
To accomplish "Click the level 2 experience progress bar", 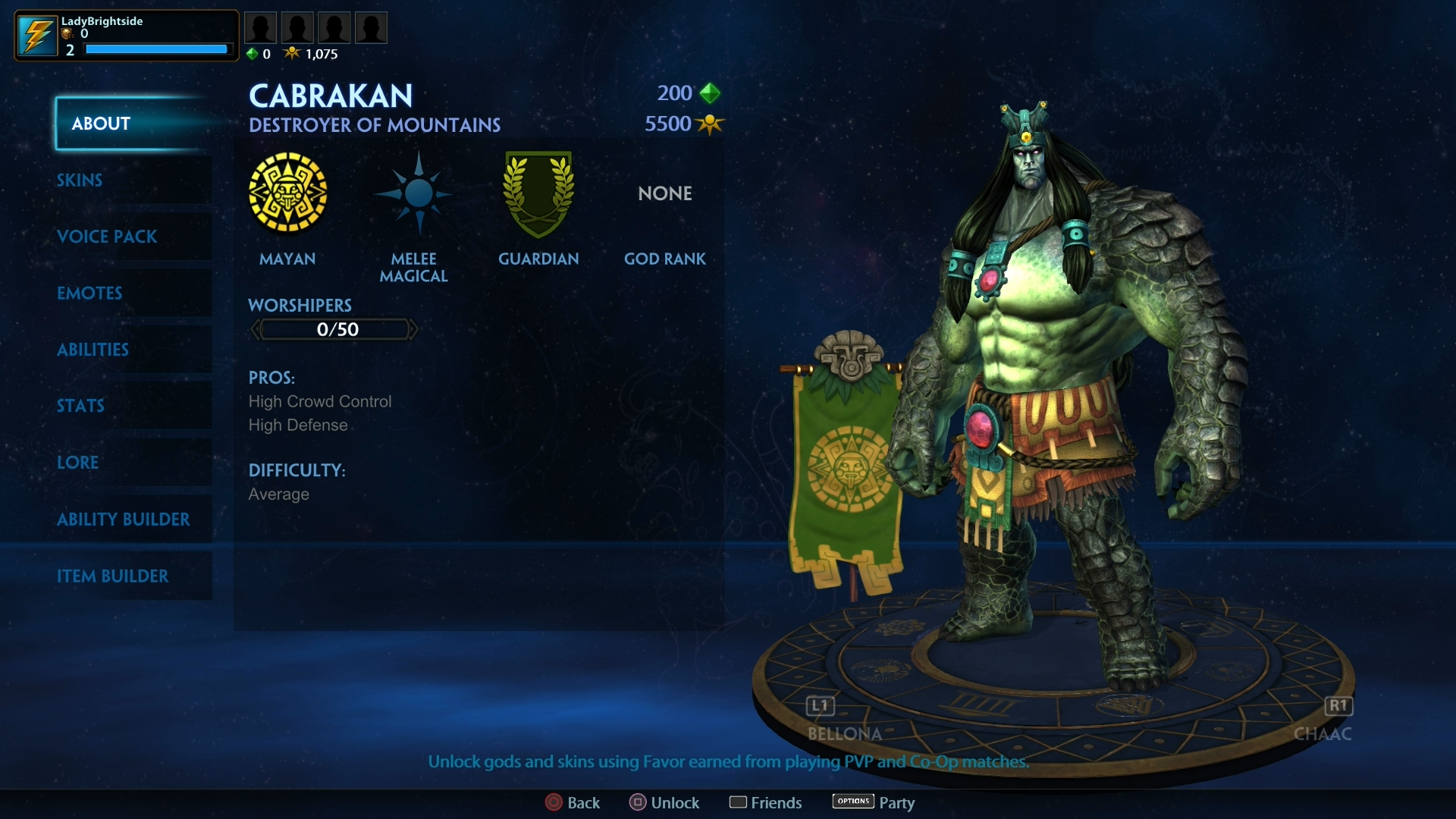I will pos(156,49).
